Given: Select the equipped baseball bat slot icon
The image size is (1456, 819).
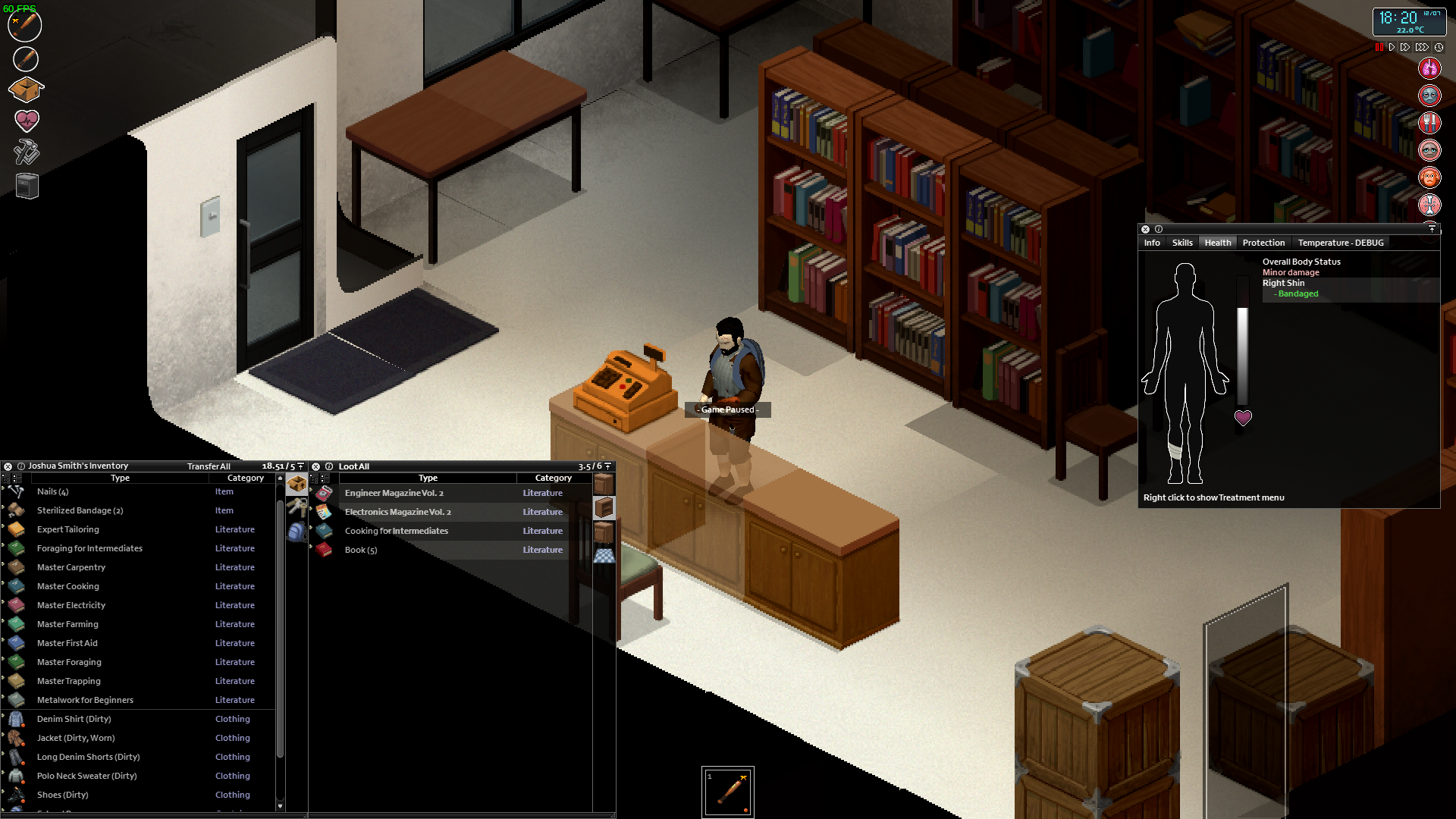Looking at the screenshot, I should pyautogui.click(x=24, y=27).
